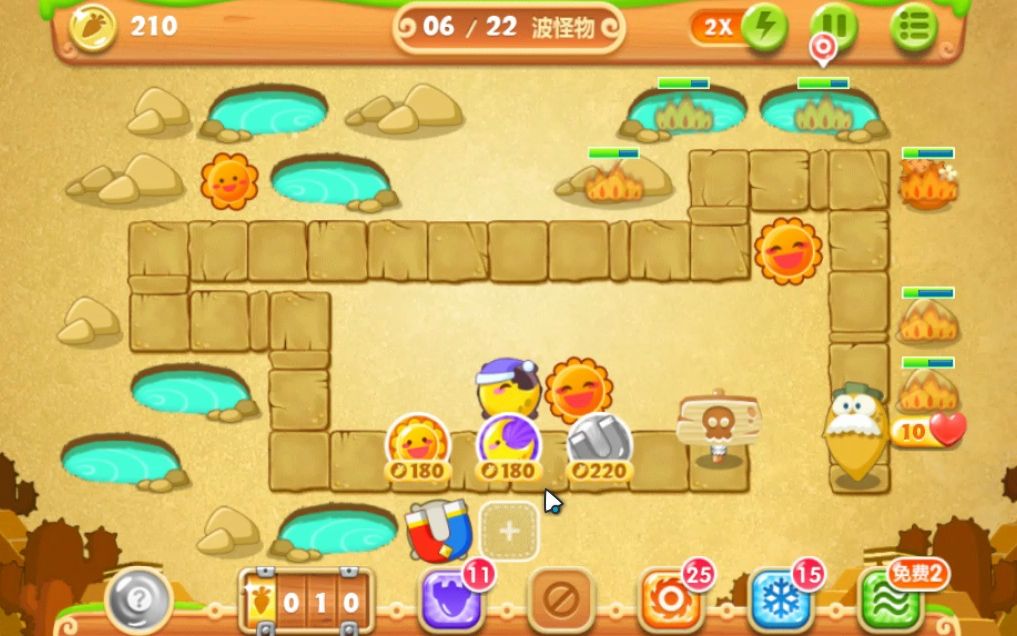The height and width of the screenshot is (636, 1017).
Task: Click the disabled prohibition sign slot
Action: (x=561, y=600)
